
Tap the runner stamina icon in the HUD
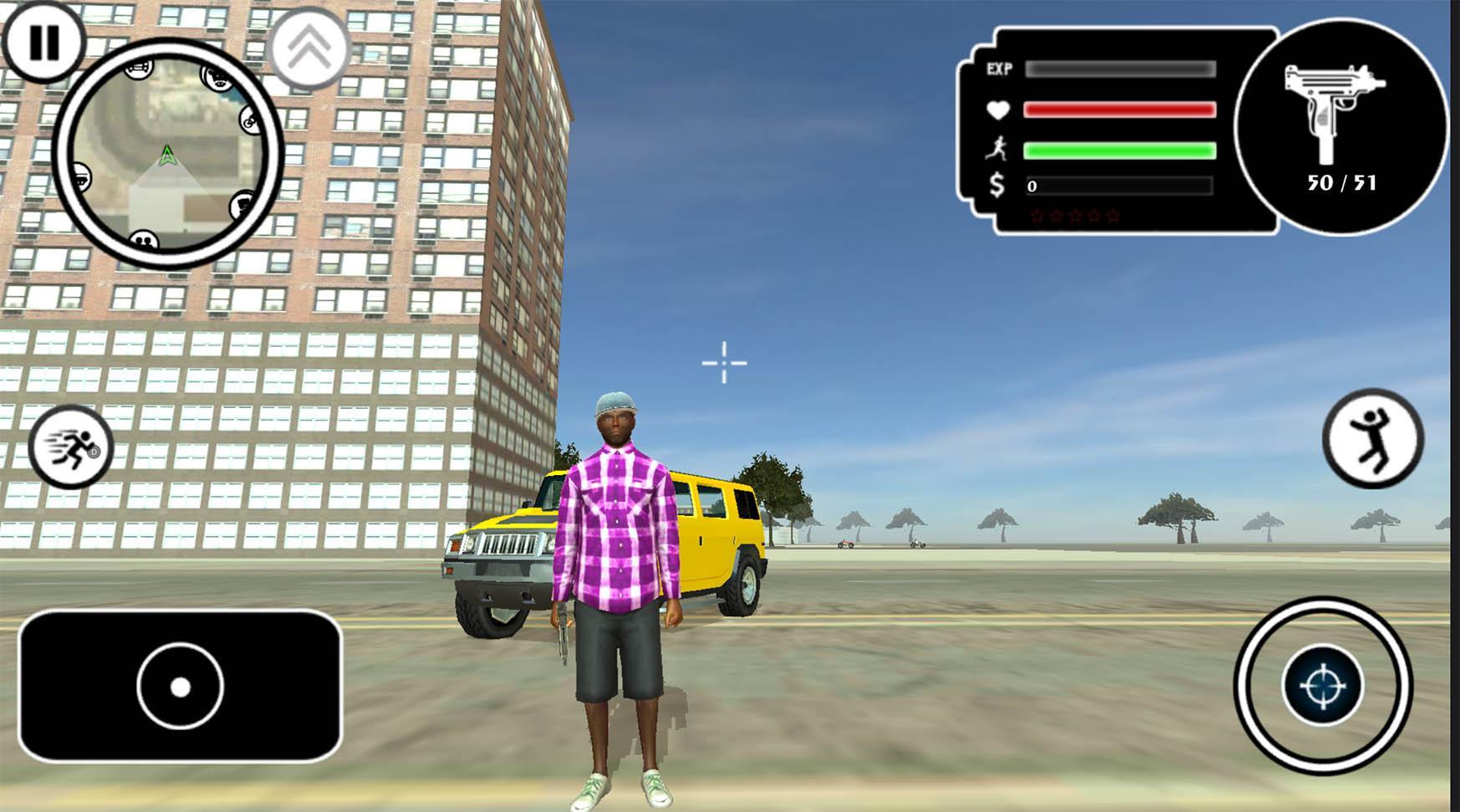[x=997, y=149]
